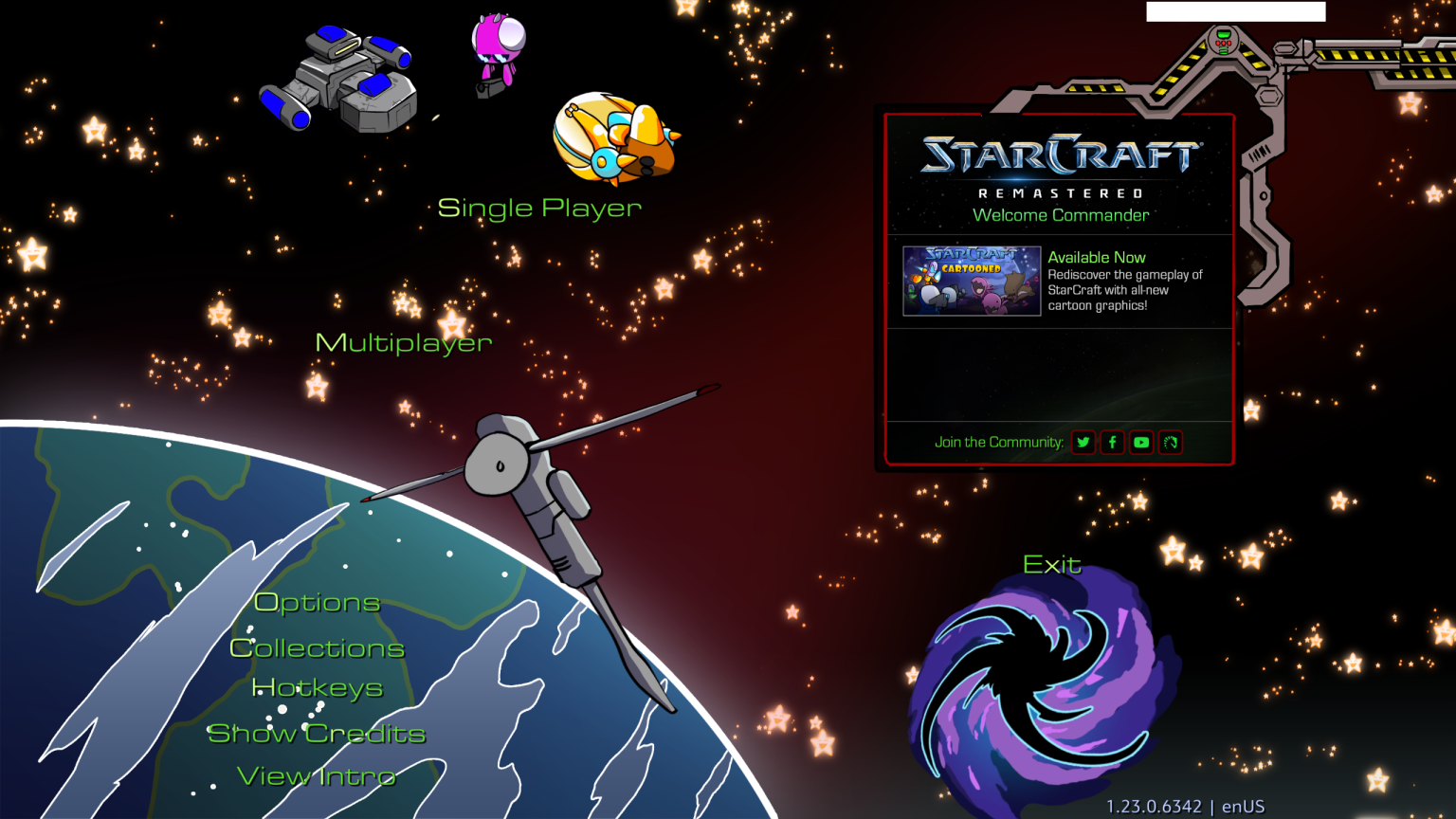Screen dimensions: 1456x819
Task: Click the Available Now link
Action: pyautogui.click(x=1097, y=257)
